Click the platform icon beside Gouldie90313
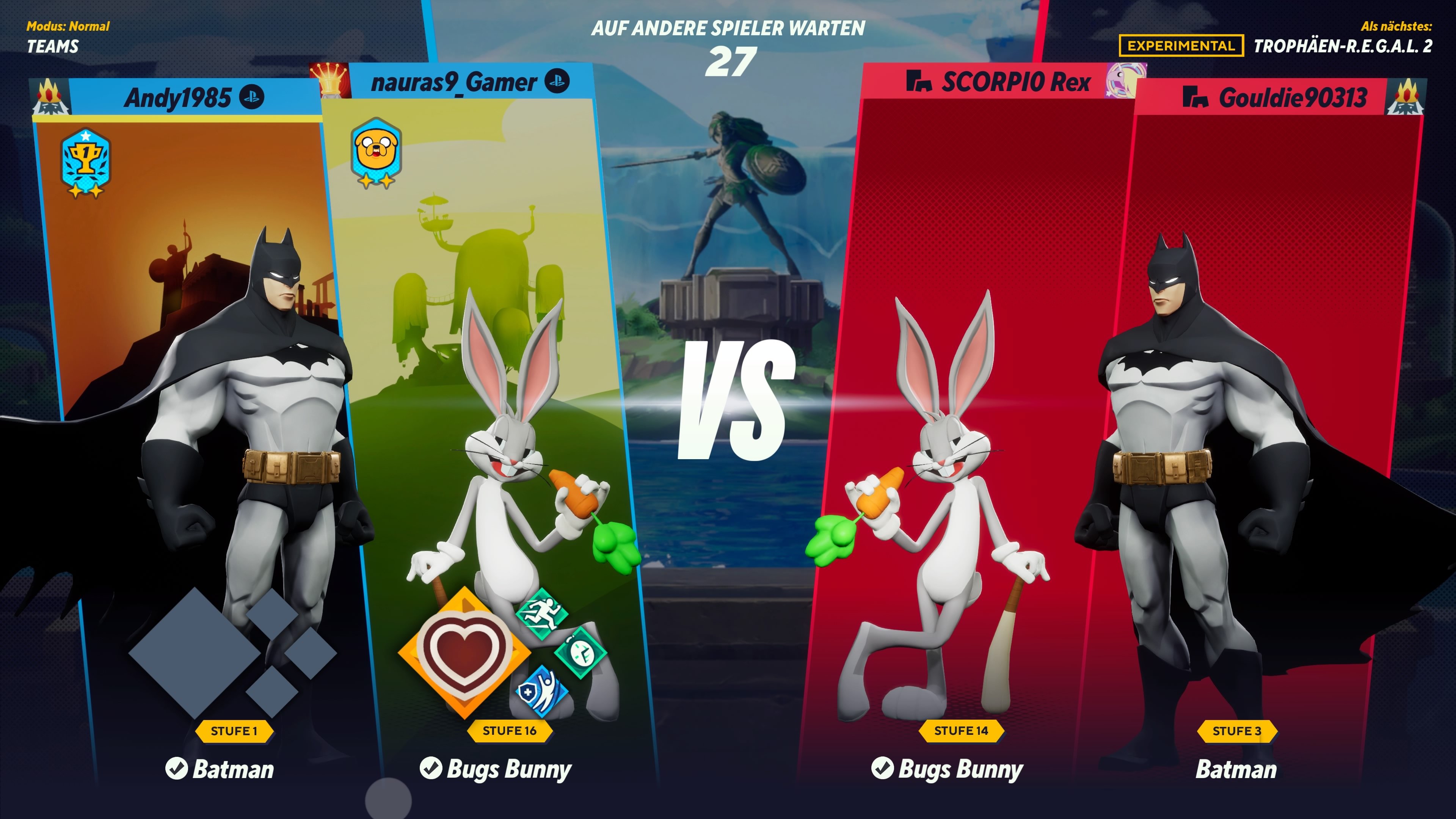The image size is (1456, 819). [x=1195, y=97]
